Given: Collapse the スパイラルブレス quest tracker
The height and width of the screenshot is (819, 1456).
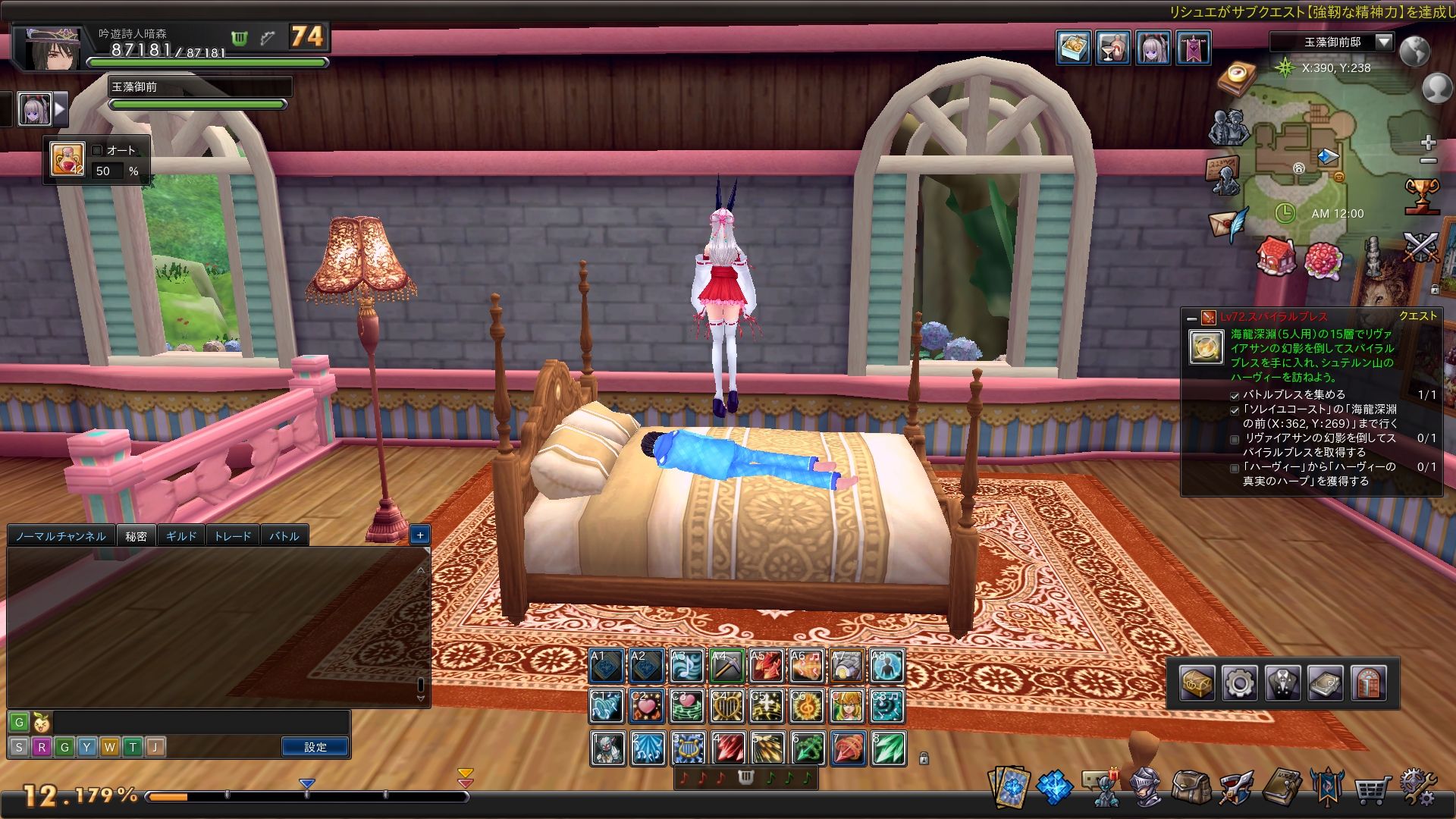Looking at the screenshot, I should click(x=1191, y=318).
